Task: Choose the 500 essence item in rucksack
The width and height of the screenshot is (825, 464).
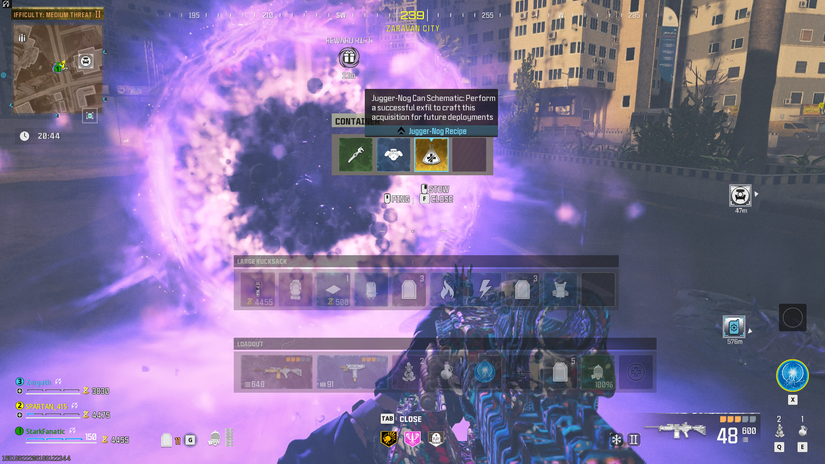Action: click(333, 290)
